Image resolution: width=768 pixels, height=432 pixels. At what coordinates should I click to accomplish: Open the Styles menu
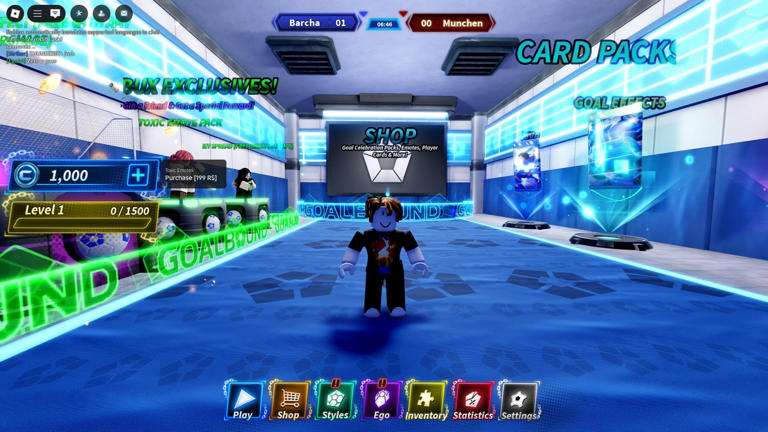[x=335, y=401]
